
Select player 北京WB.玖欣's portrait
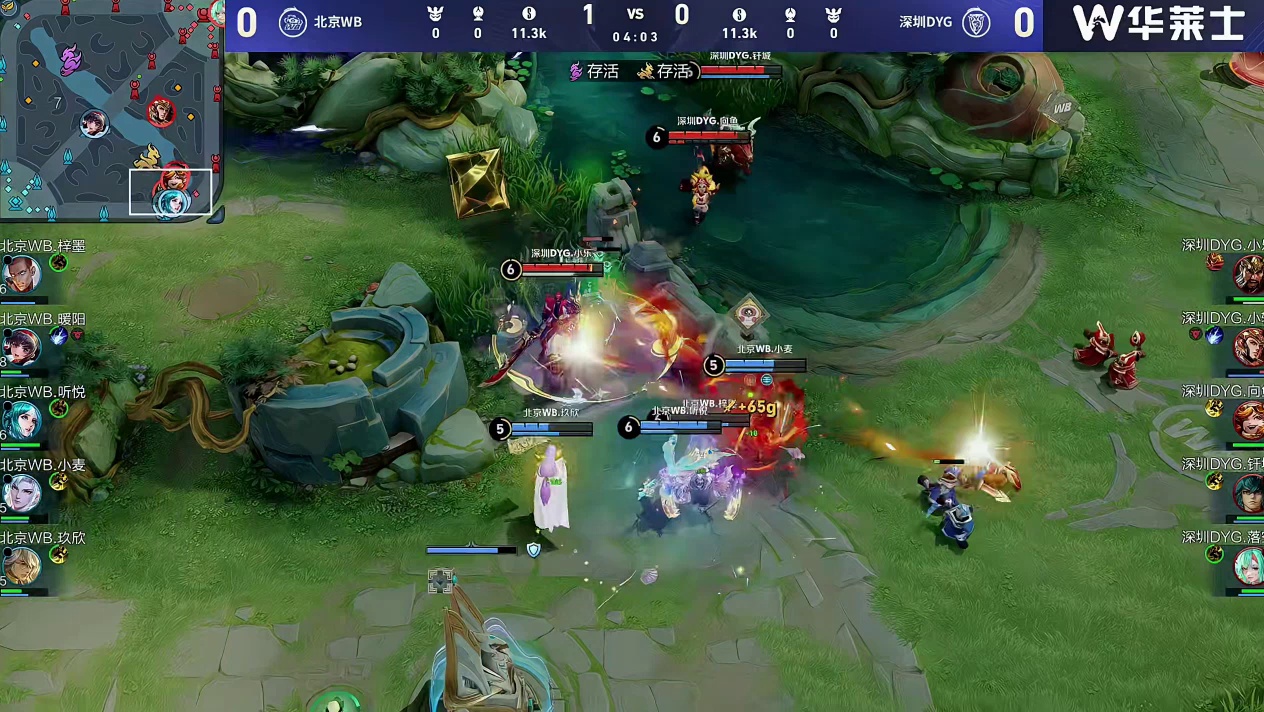(20, 565)
